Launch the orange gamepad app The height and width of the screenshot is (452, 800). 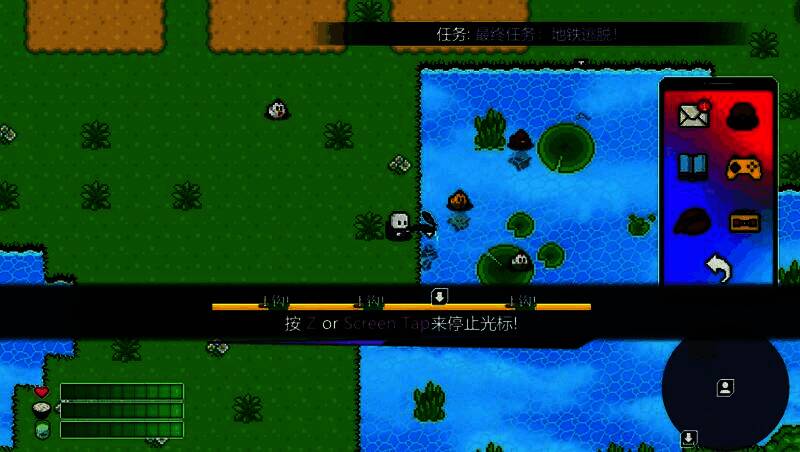[x=743, y=167]
